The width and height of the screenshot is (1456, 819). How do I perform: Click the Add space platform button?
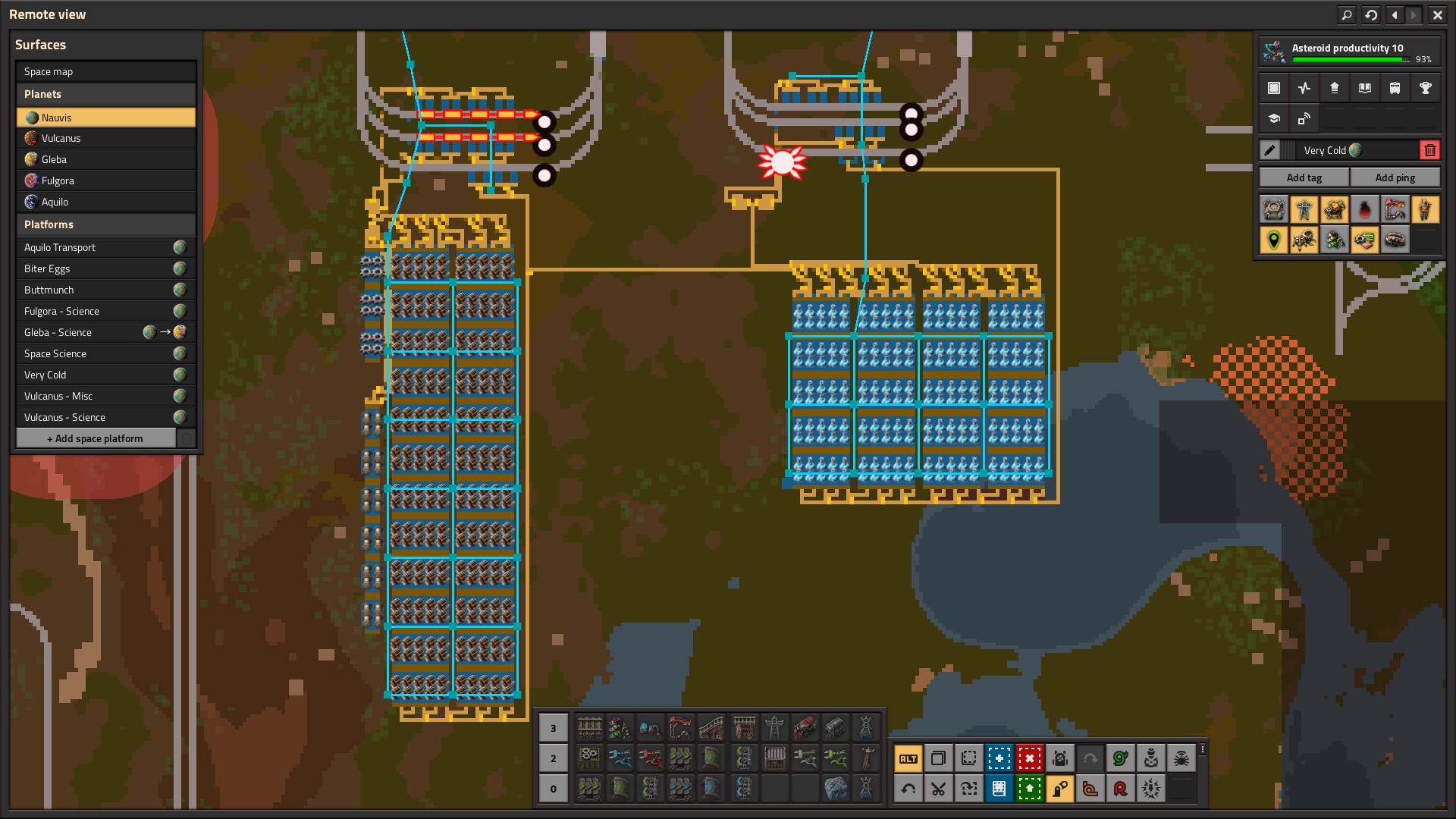pyautogui.click(x=96, y=438)
